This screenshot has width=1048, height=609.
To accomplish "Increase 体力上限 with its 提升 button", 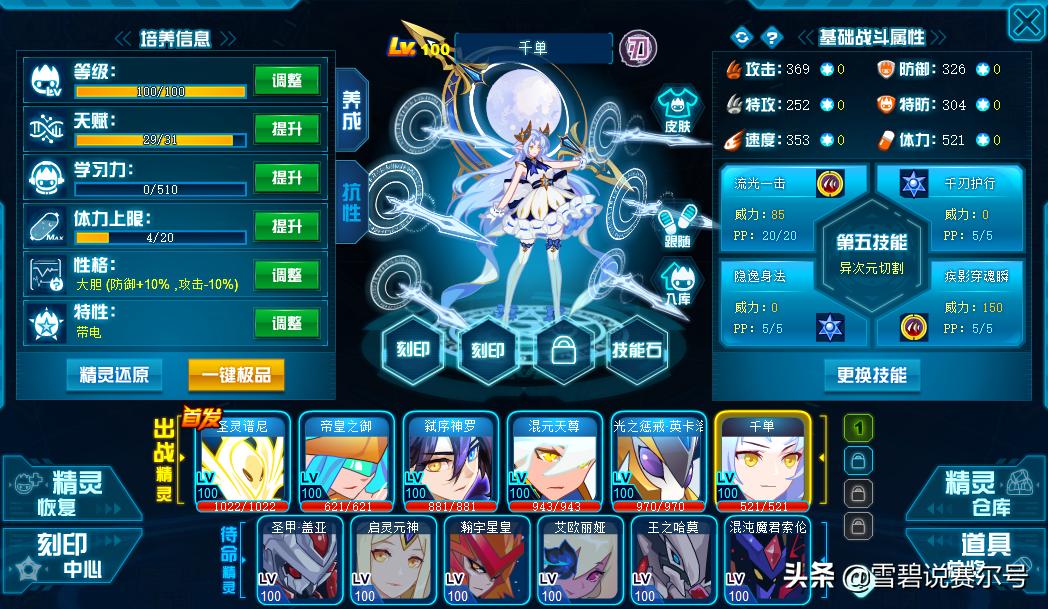I will [x=287, y=227].
